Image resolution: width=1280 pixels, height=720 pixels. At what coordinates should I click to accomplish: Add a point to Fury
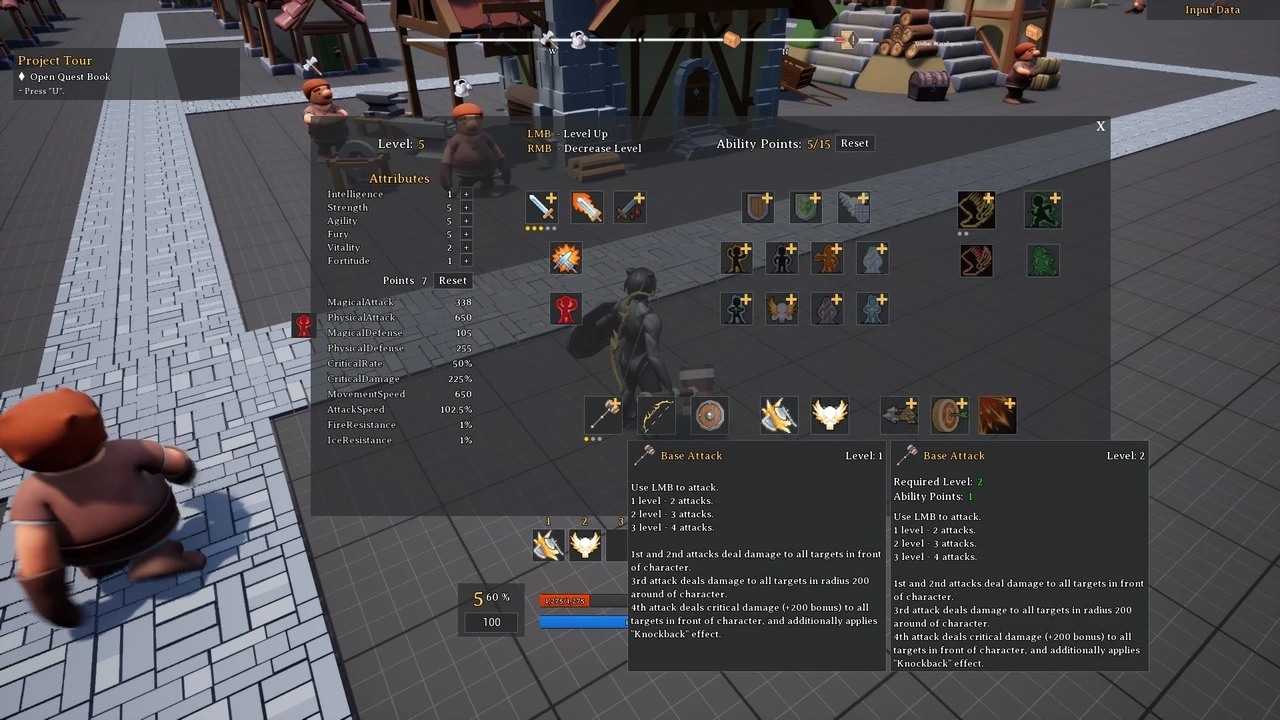(x=466, y=235)
